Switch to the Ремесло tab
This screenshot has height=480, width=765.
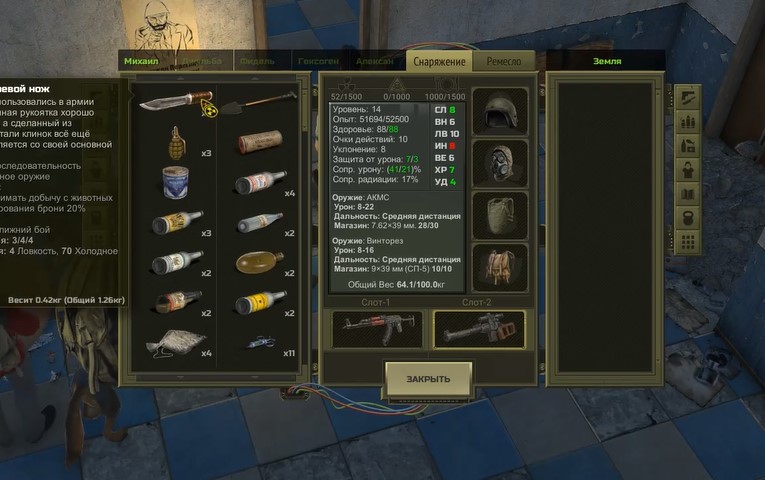(x=503, y=62)
